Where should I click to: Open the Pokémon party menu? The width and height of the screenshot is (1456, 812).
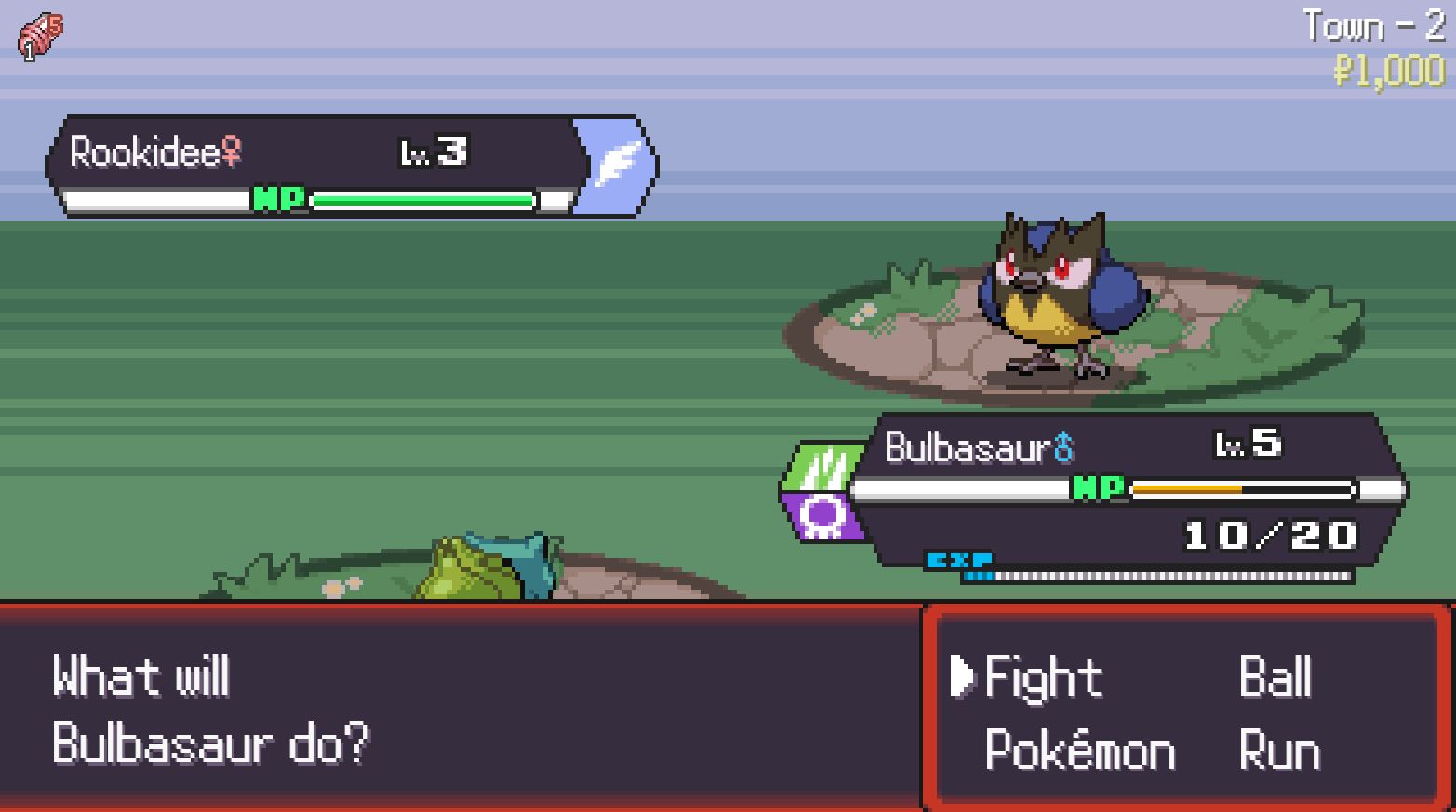(x=1079, y=751)
